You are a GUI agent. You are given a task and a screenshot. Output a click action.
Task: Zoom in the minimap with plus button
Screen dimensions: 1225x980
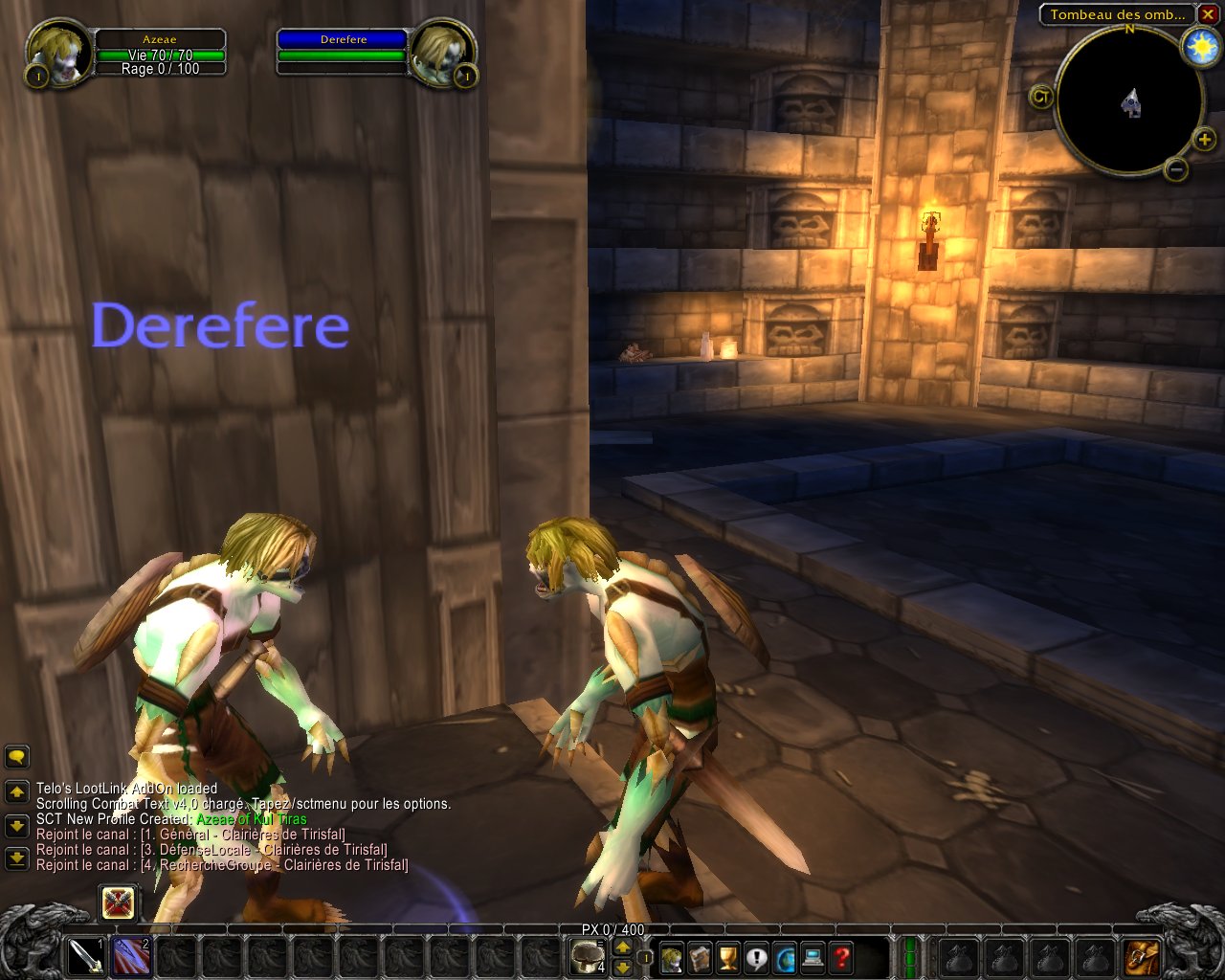click(x=1204, y=142)
